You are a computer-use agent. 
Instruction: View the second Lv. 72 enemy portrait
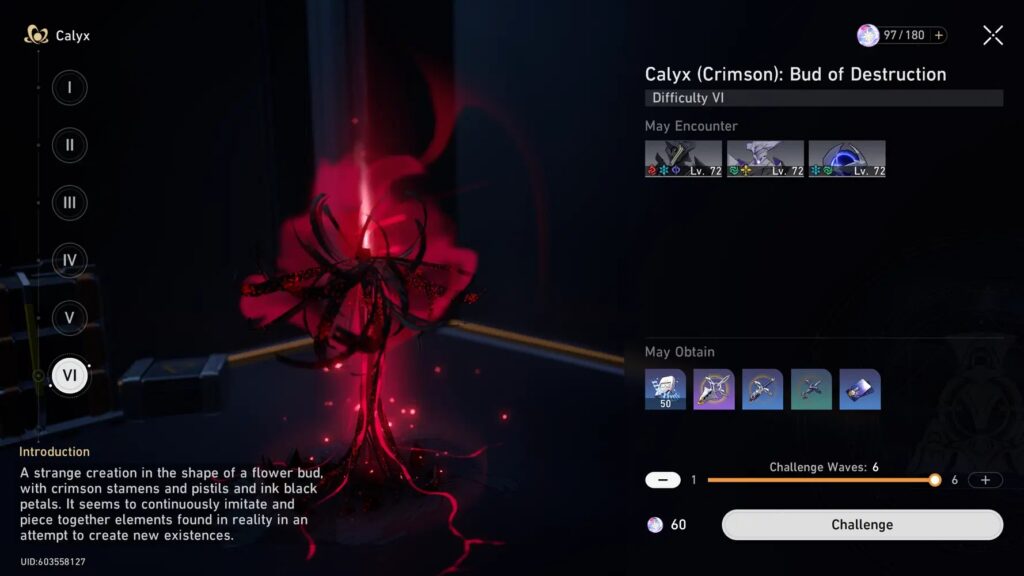(x=765, y=159)
